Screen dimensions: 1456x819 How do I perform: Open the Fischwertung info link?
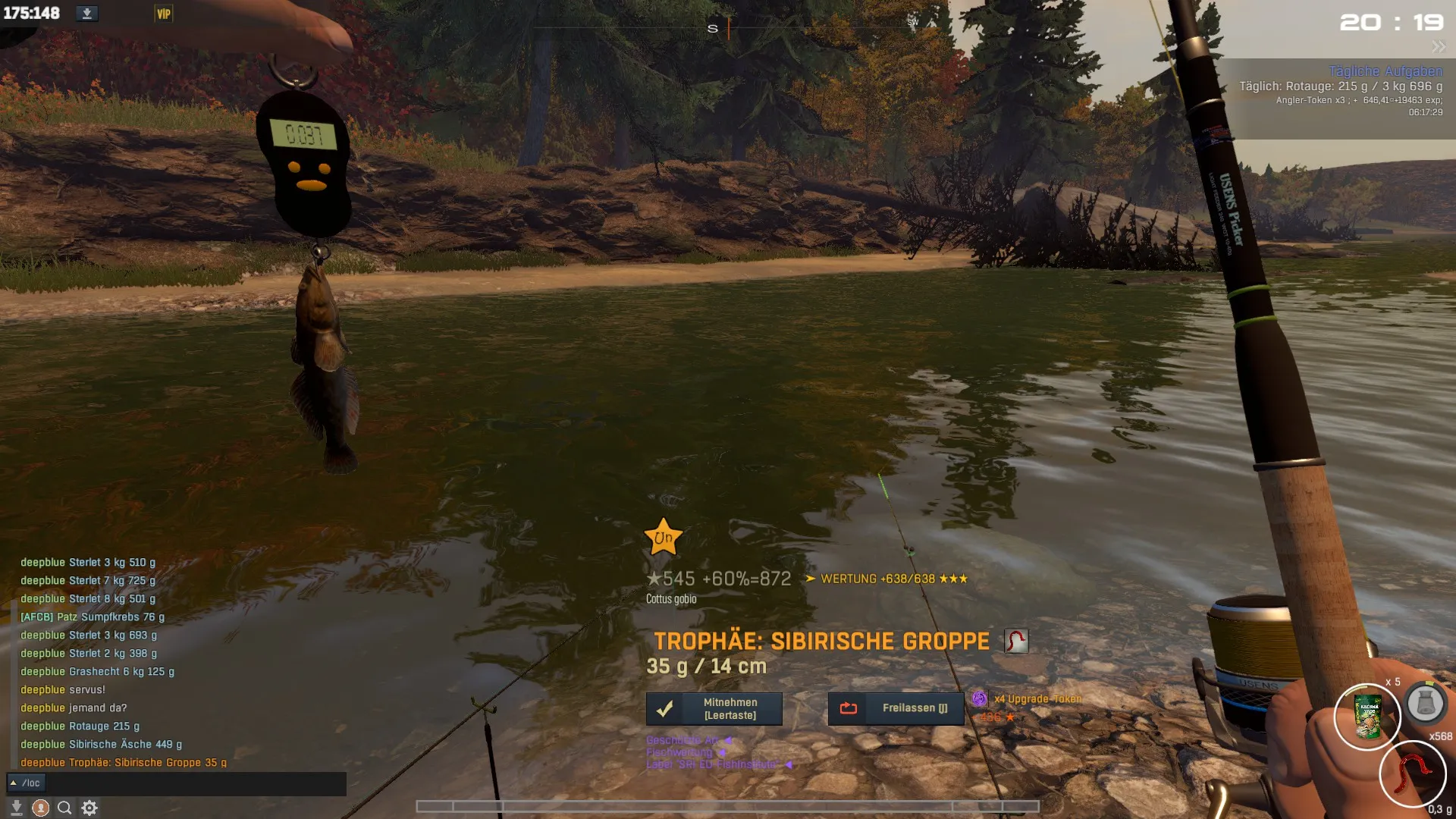[680, 752]
